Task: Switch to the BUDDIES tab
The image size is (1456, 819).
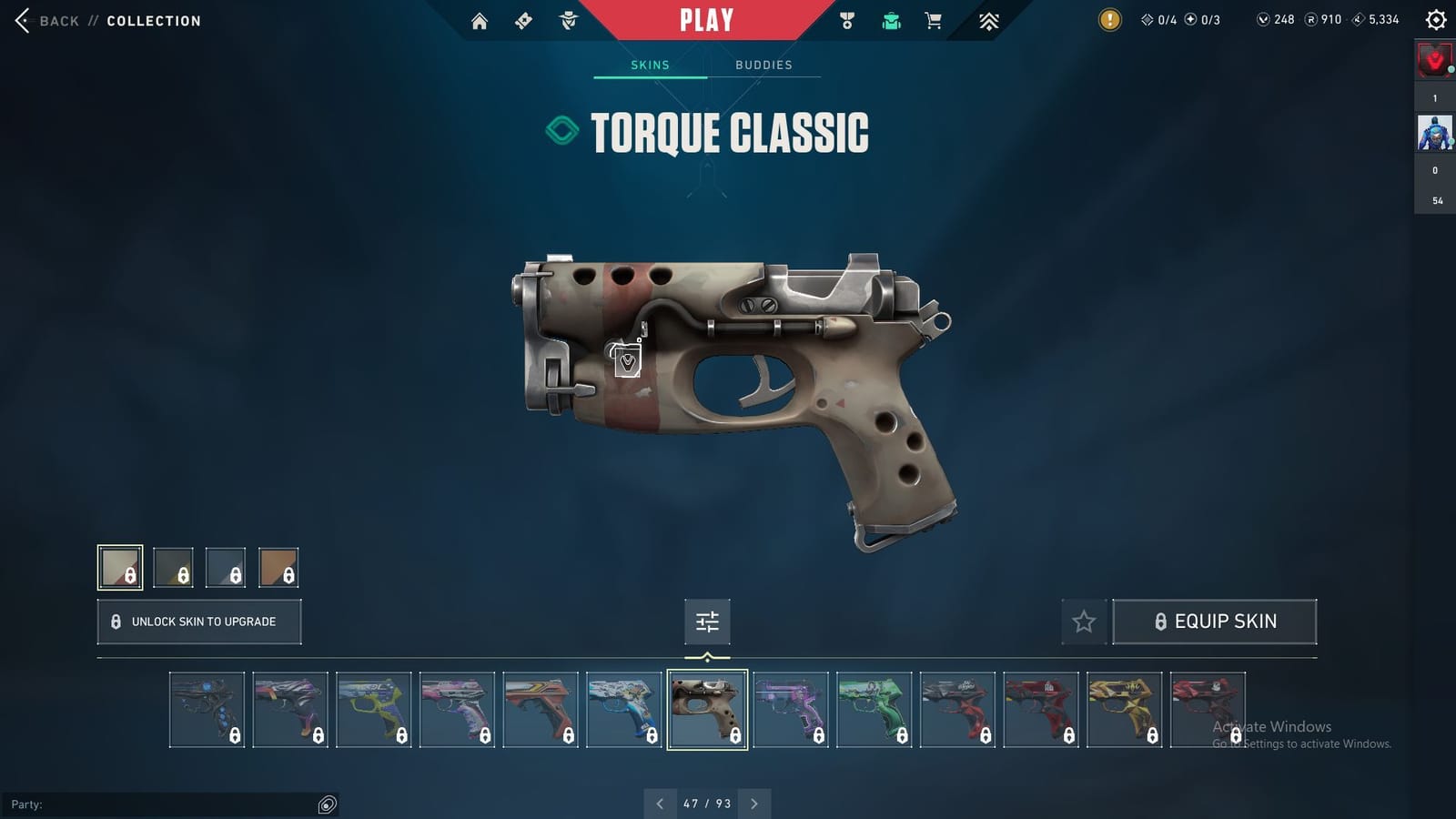Action: (764, 65)
